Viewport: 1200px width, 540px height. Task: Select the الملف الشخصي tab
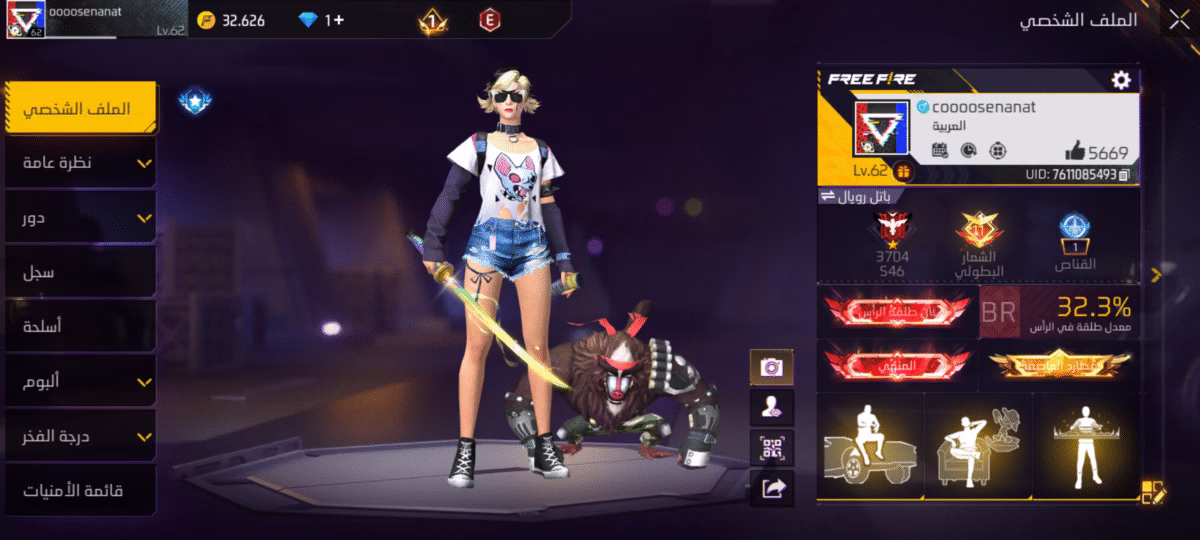pyautogui.click(x=80, y=108)
